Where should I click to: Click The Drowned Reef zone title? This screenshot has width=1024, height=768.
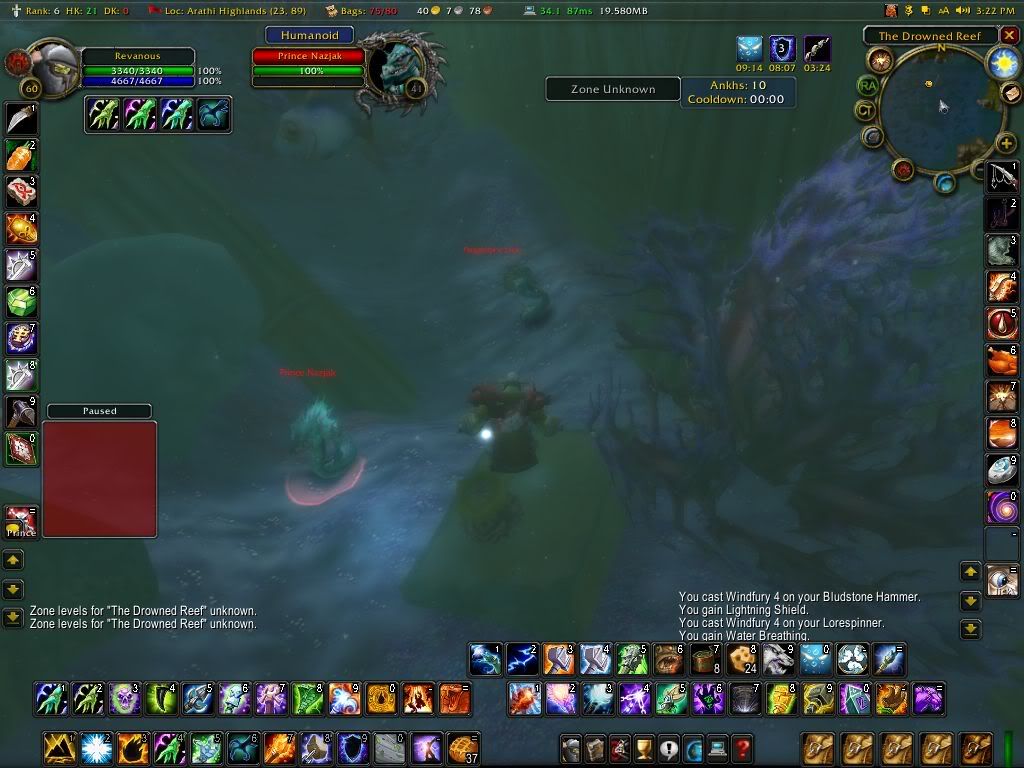coord(930,36)
